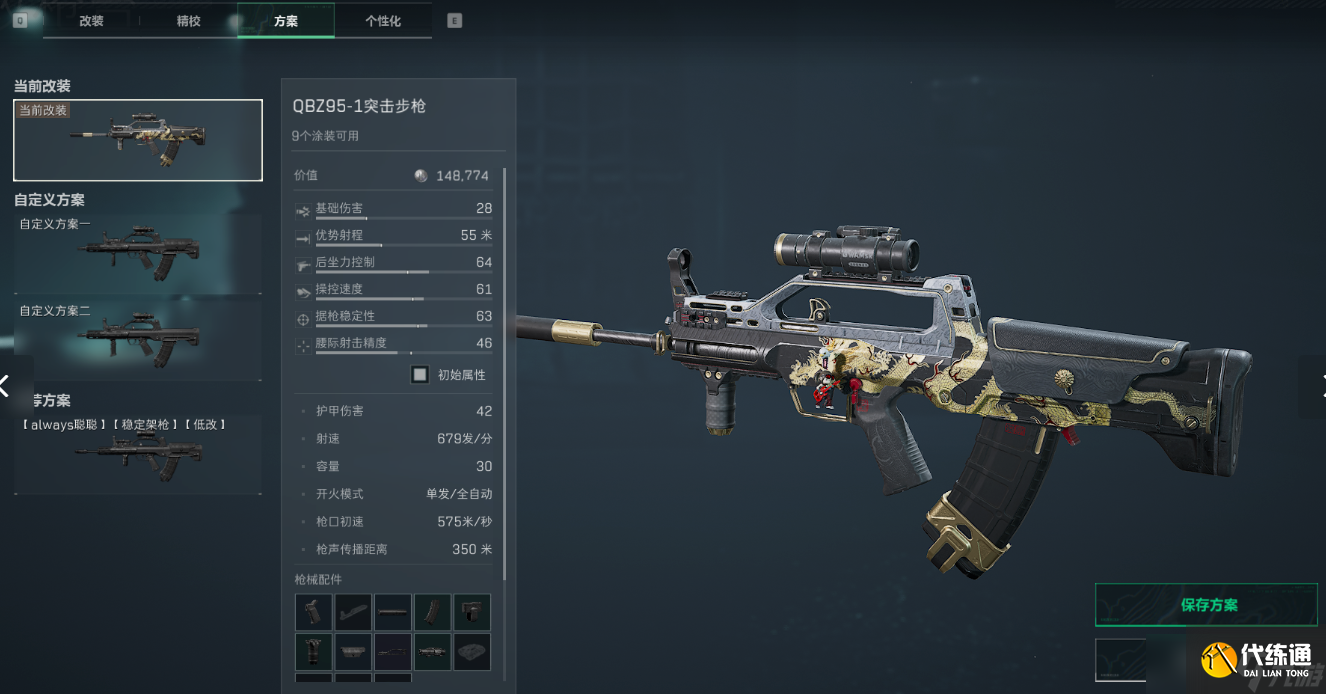Open the 精校 tab
Viewport: 1326px width, 694px height.
coord(188,21)
